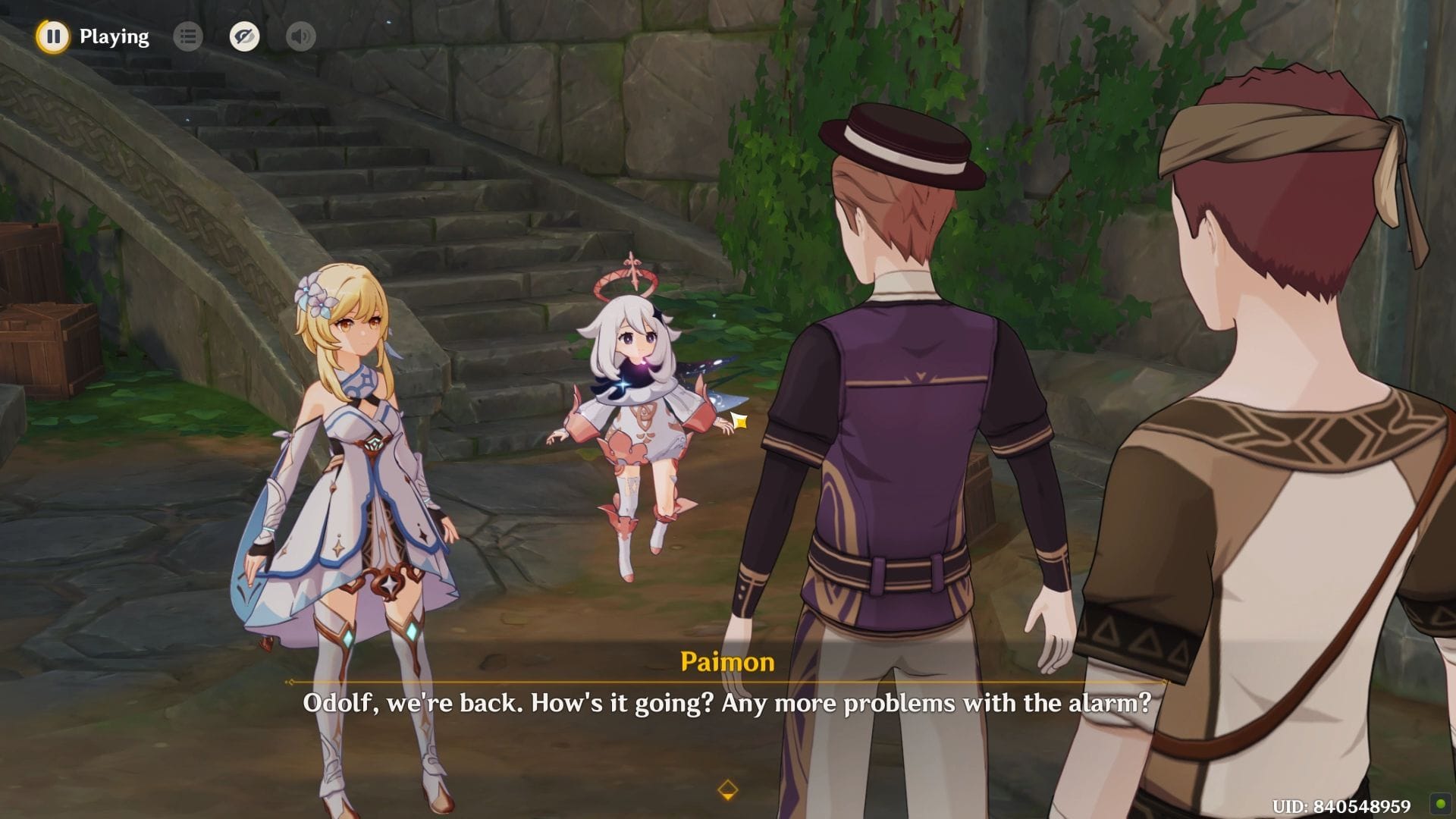Advance dialogue using the yellow diamond arrow
This screenshot has height=819, width=1456.
tap(727, 789)
